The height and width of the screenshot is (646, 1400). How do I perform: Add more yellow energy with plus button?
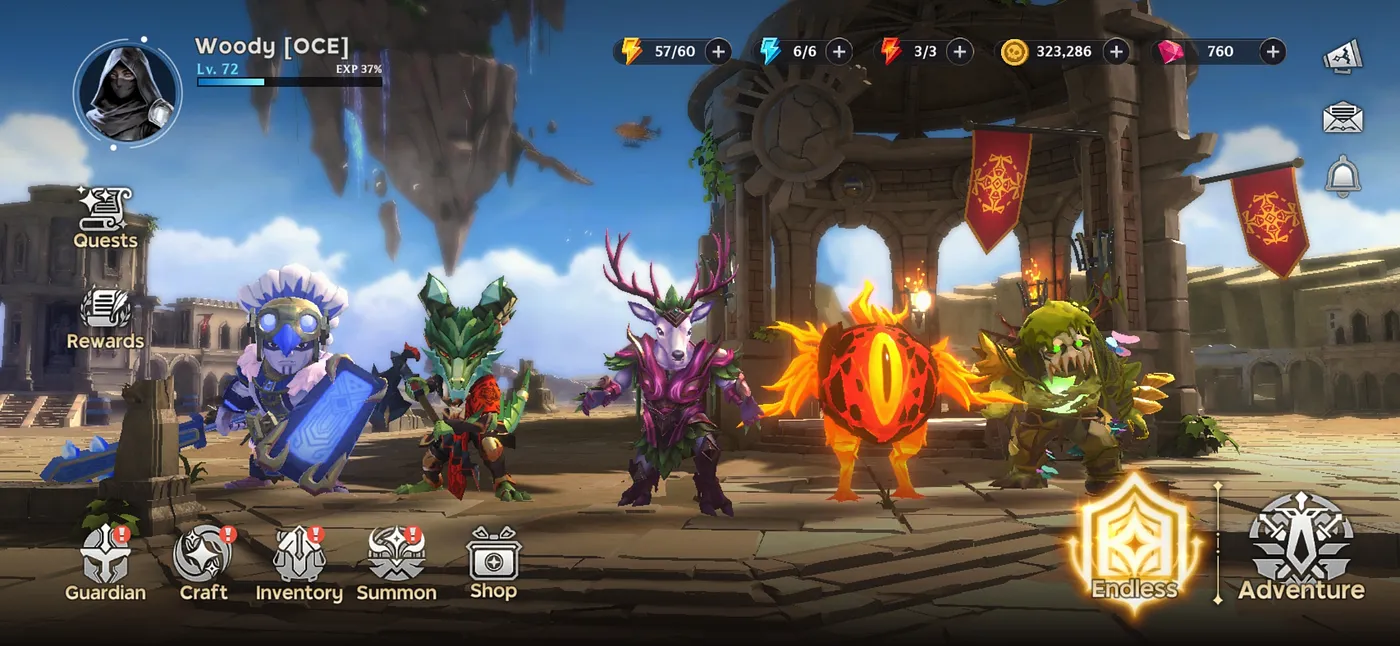click(718, 51)
